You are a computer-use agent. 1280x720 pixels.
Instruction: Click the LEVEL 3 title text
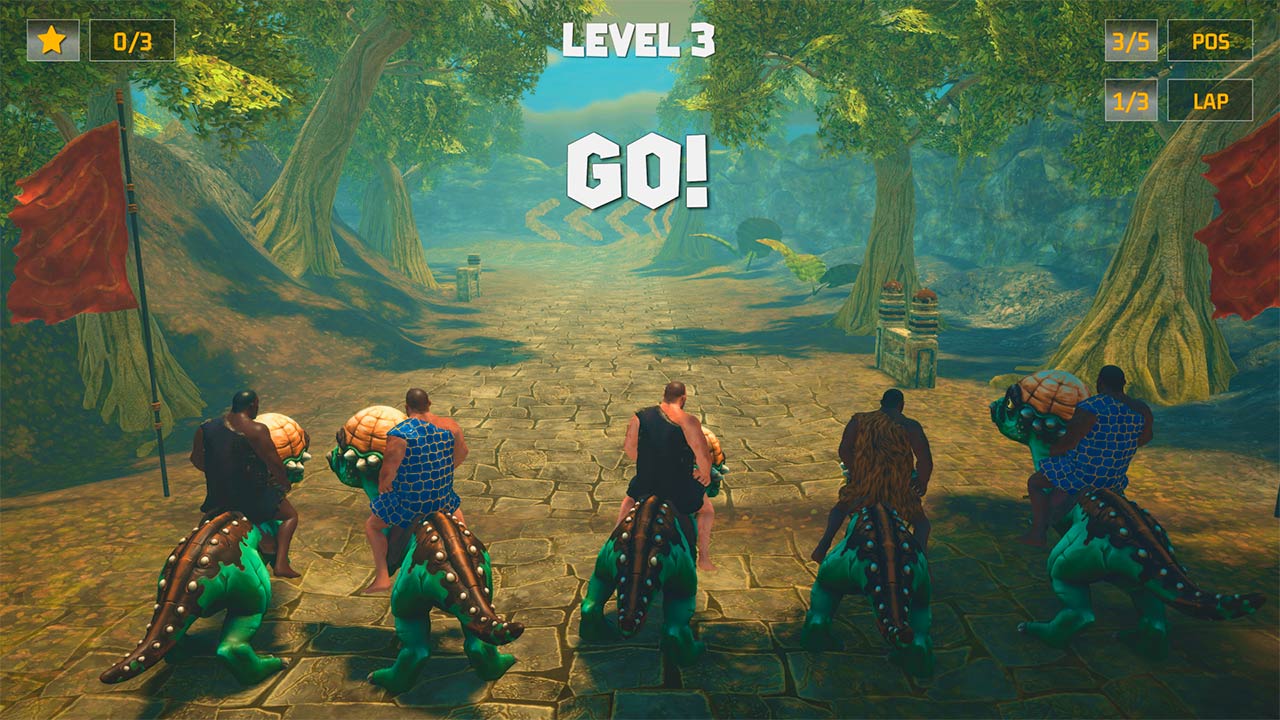pyautogui.click(x=640, y=40)
